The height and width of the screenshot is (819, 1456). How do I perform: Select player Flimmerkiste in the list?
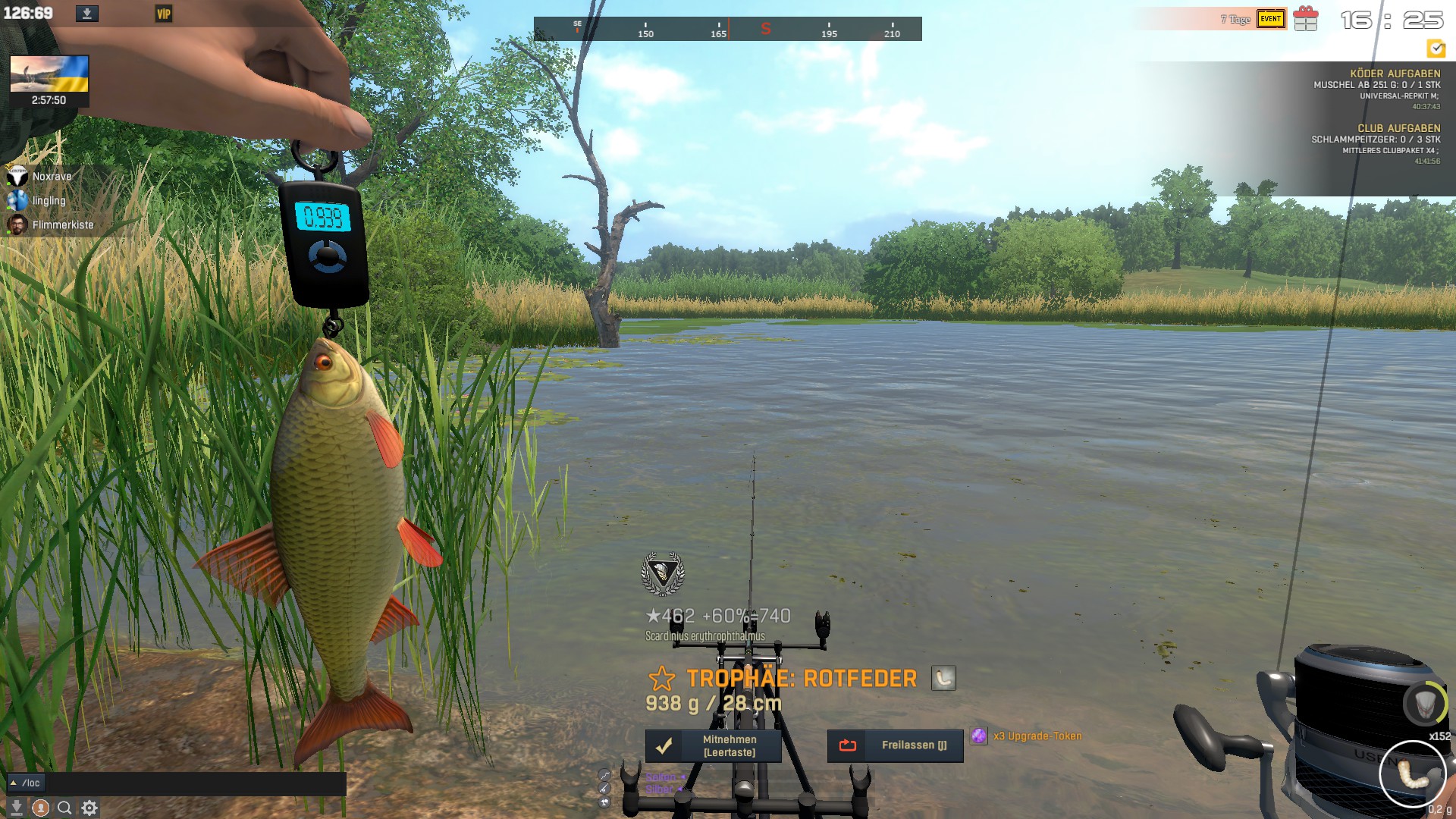[x=62, y=225]
